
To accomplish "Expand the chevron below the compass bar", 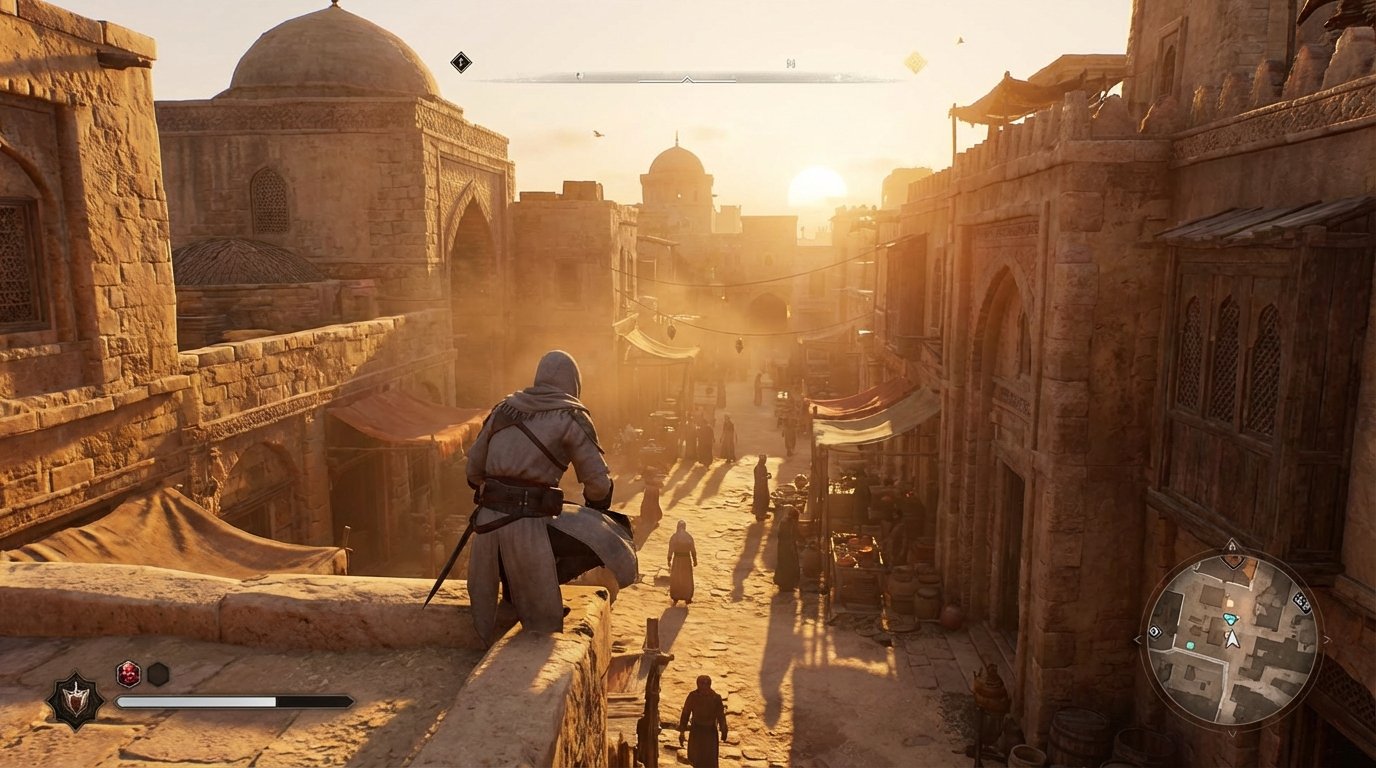I will 687,81.
